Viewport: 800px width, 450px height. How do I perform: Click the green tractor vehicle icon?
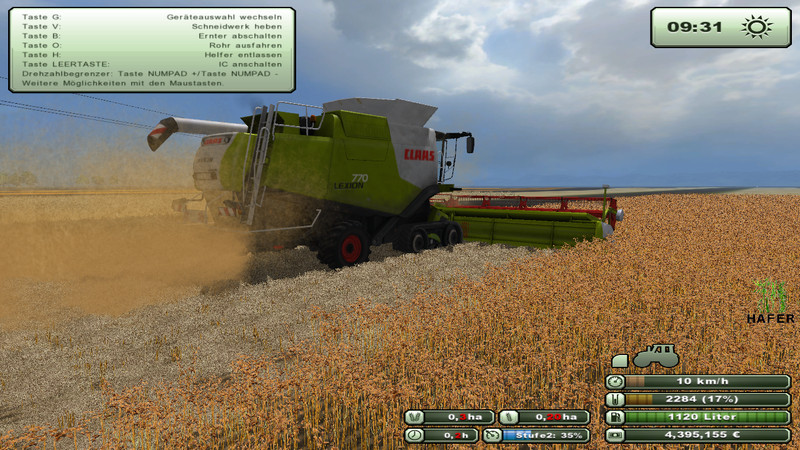655,357
